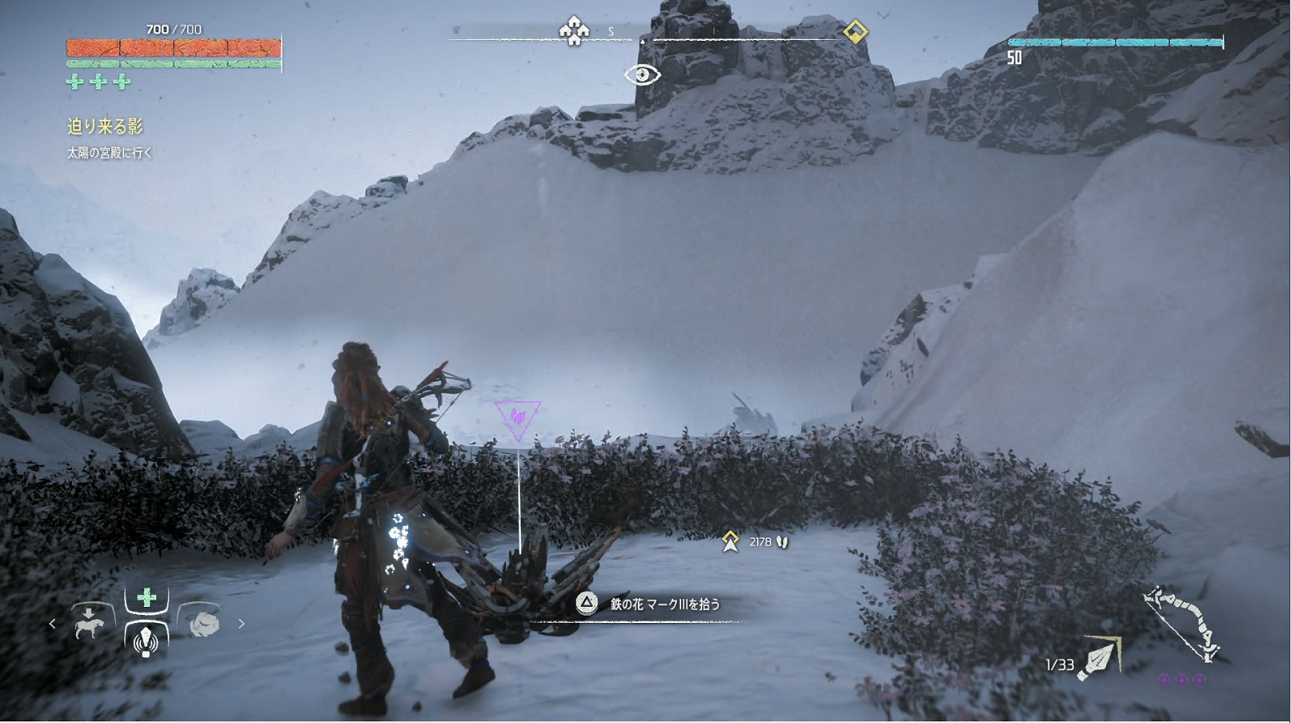The width and height of the screenshot is (1291, 723).
Task: Cycle tools with the right arrow
Action: click(241, 624)
